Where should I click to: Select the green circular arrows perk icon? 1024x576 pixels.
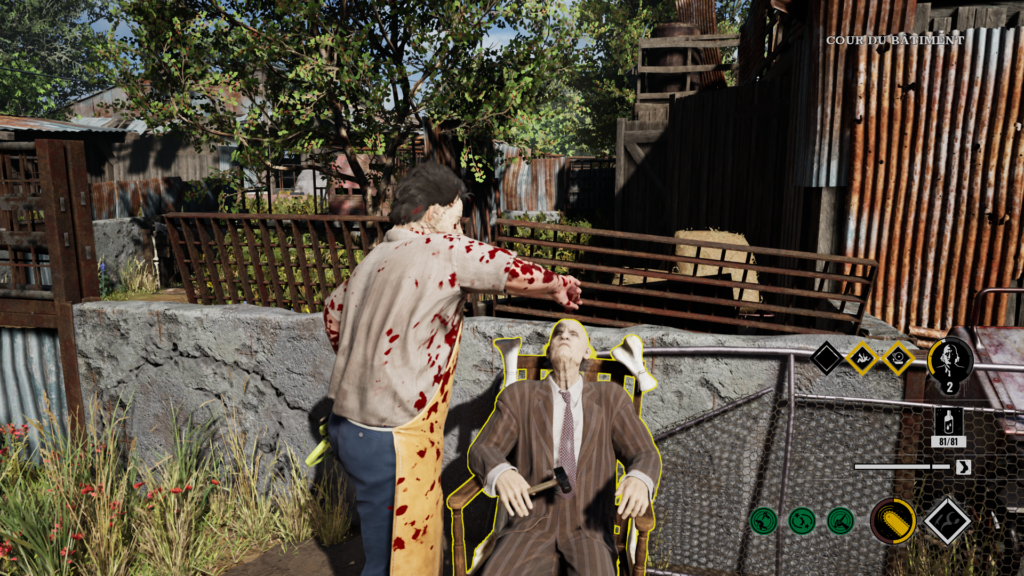[802, 520]
